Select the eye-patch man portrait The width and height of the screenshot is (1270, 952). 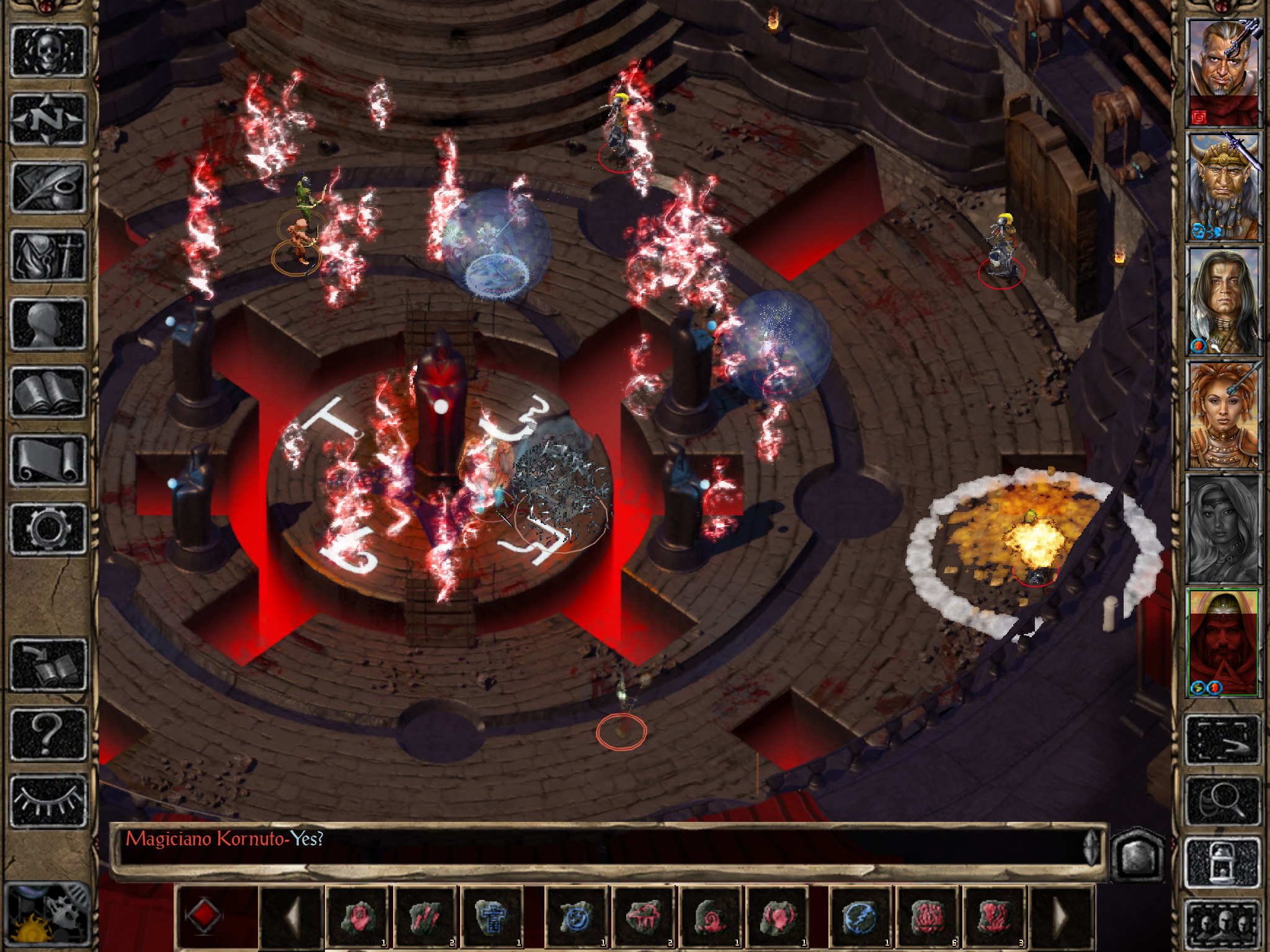(x=1223, y=71)
